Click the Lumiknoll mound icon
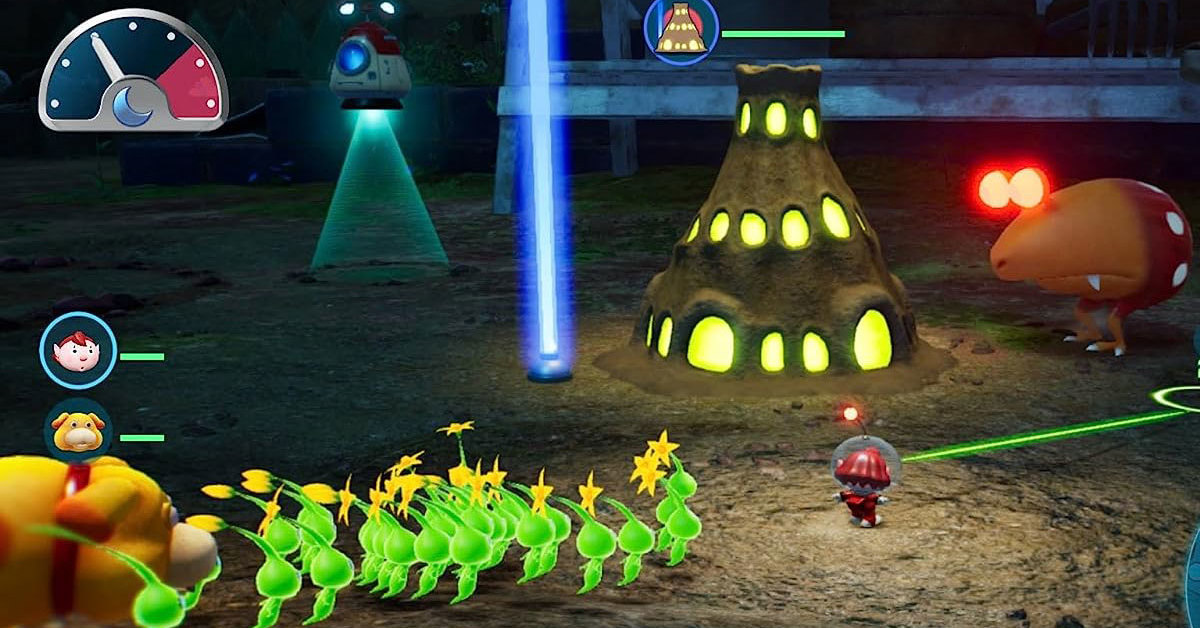The width and height of the screenshot is (1200, 628). (x=682, y=28)
